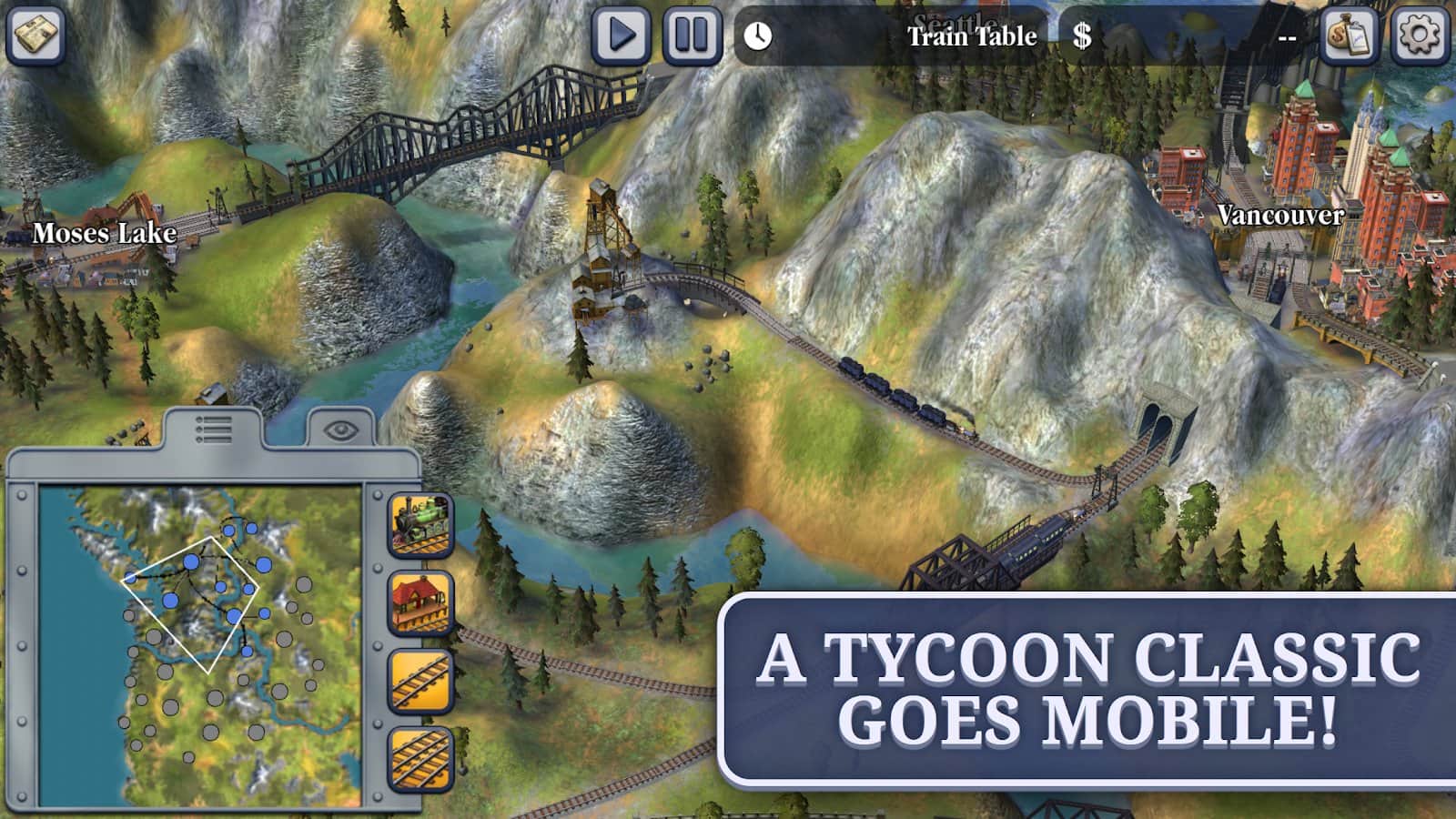Click the -- money value to expand balance details

click(x=1288, y=36)
